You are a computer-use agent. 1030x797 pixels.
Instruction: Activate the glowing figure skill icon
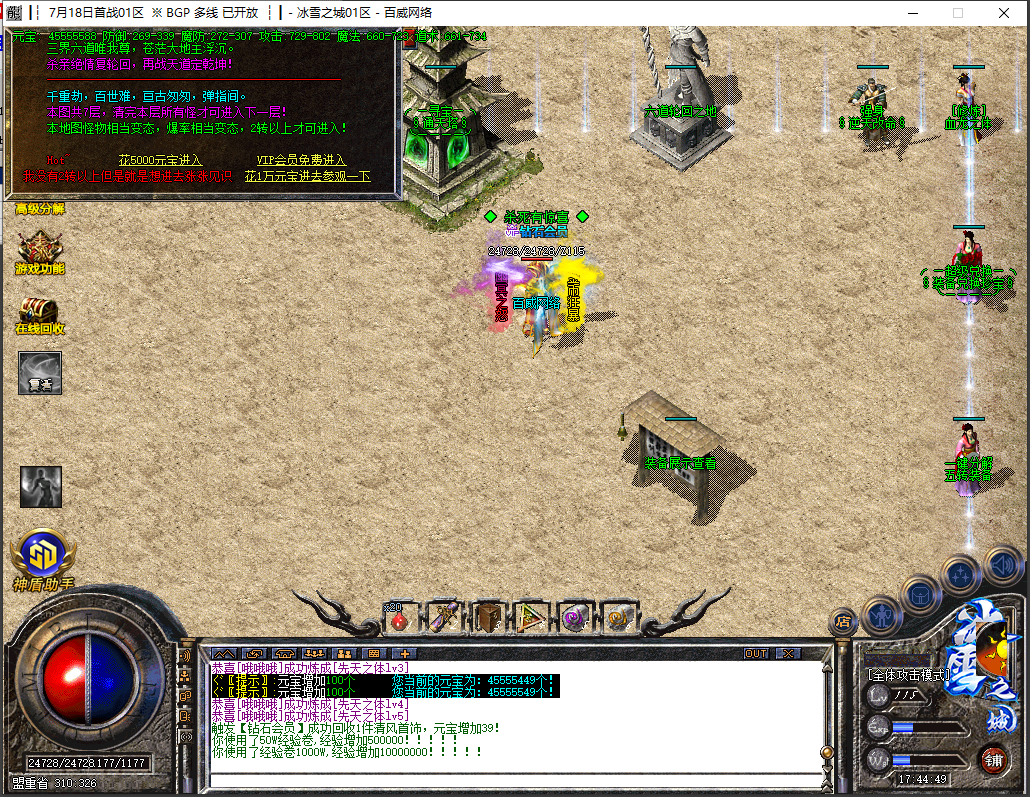click(41, 486)
